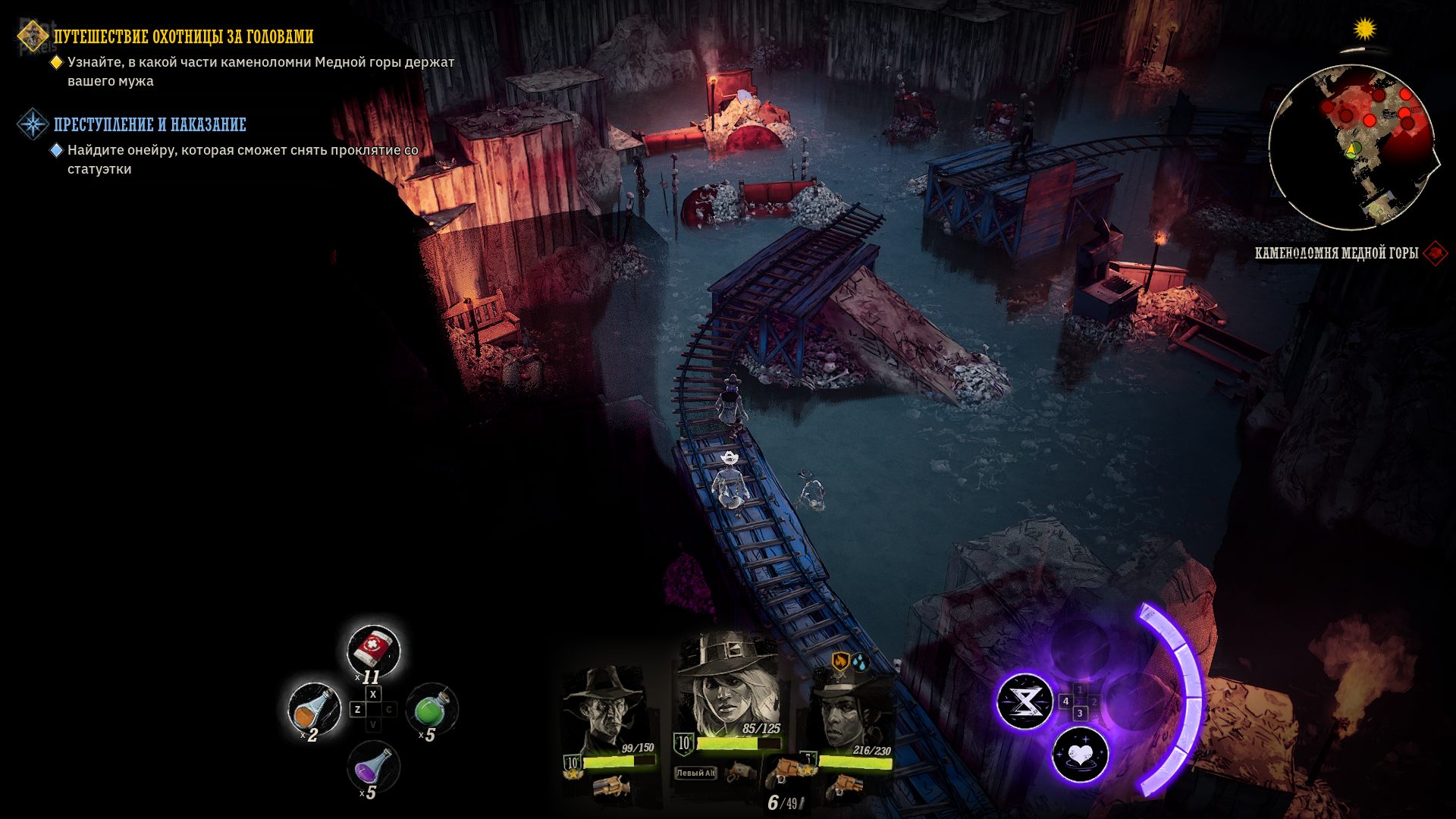Select the orange potion flask
Viewport: 1456px width, 819px height.
click(313, 709)
